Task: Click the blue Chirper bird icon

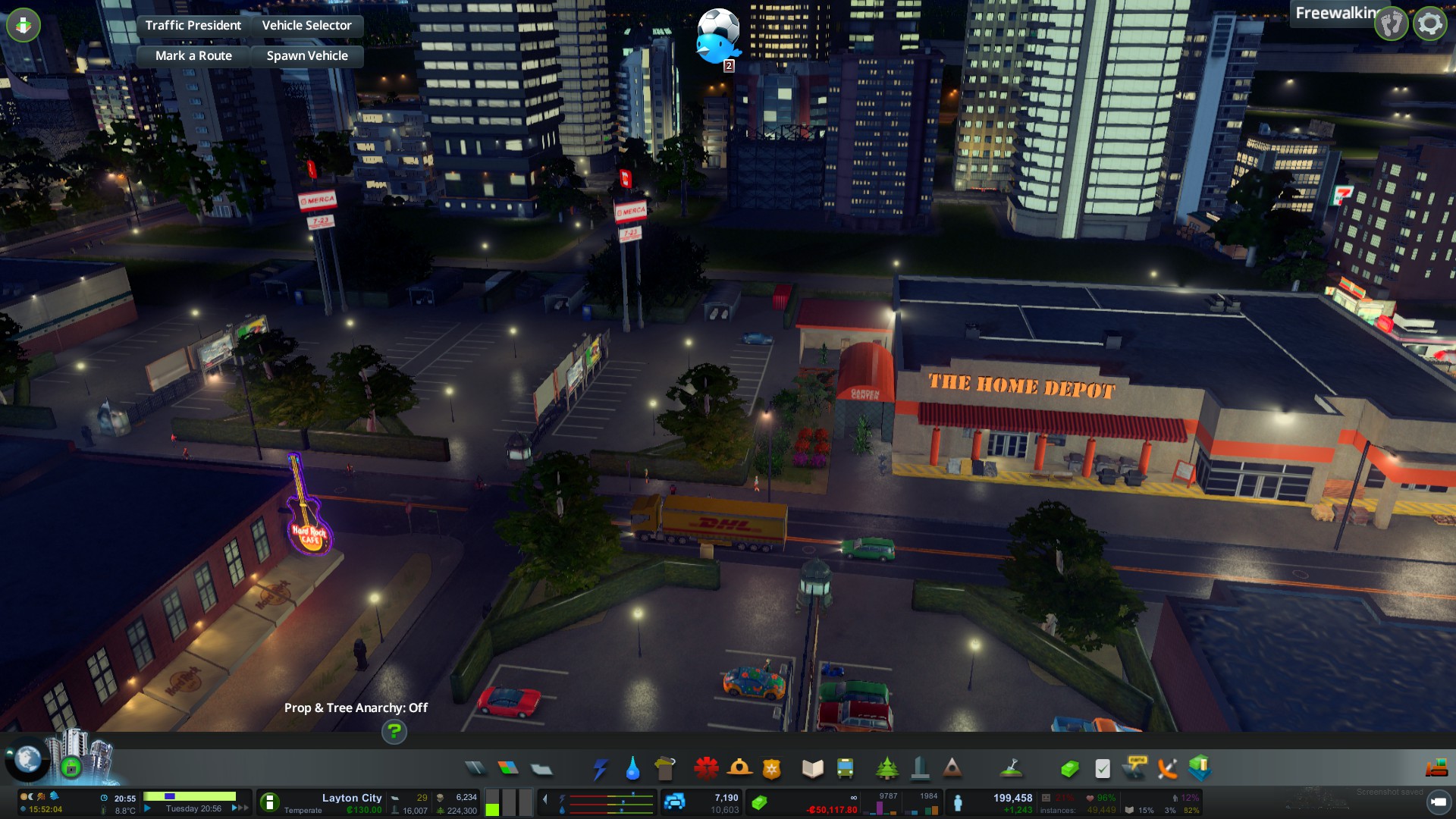Action: (x=715, y=47)
